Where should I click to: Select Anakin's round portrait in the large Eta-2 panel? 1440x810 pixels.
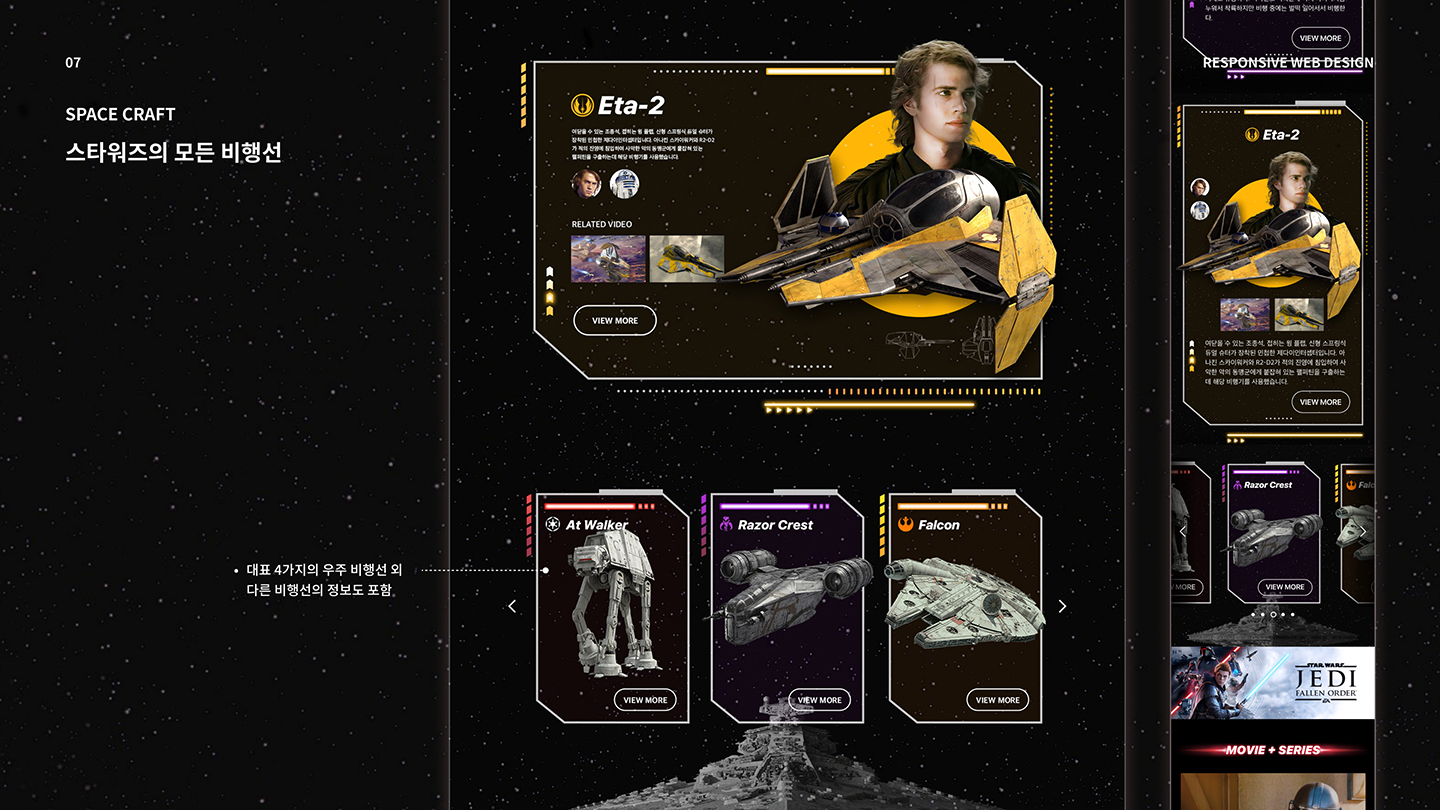coord(586,183)
